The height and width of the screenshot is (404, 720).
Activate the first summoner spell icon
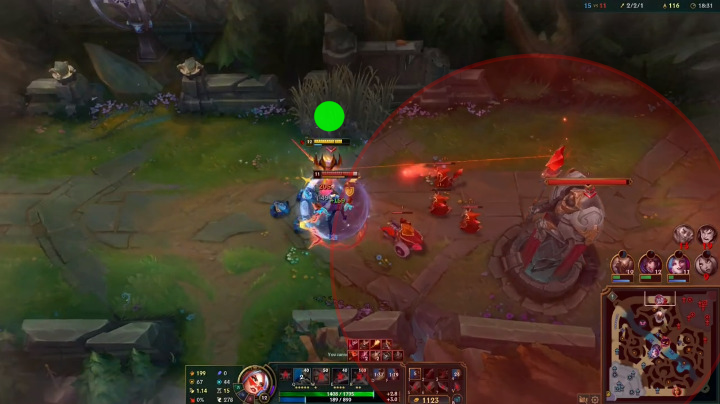click(378, 376)
